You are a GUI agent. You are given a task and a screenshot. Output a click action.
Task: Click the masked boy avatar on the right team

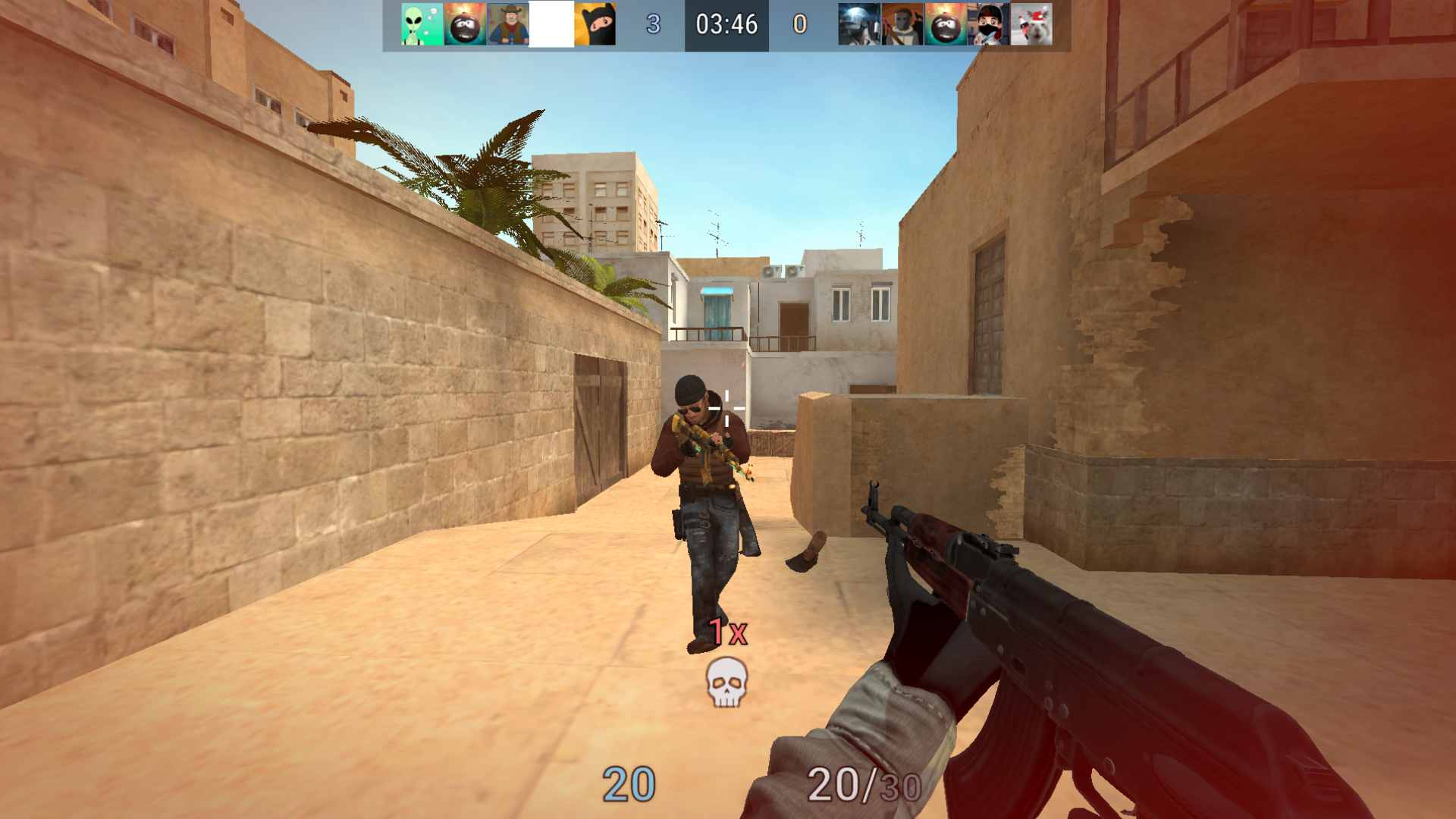pyautogui.click(x=987, y=25)
